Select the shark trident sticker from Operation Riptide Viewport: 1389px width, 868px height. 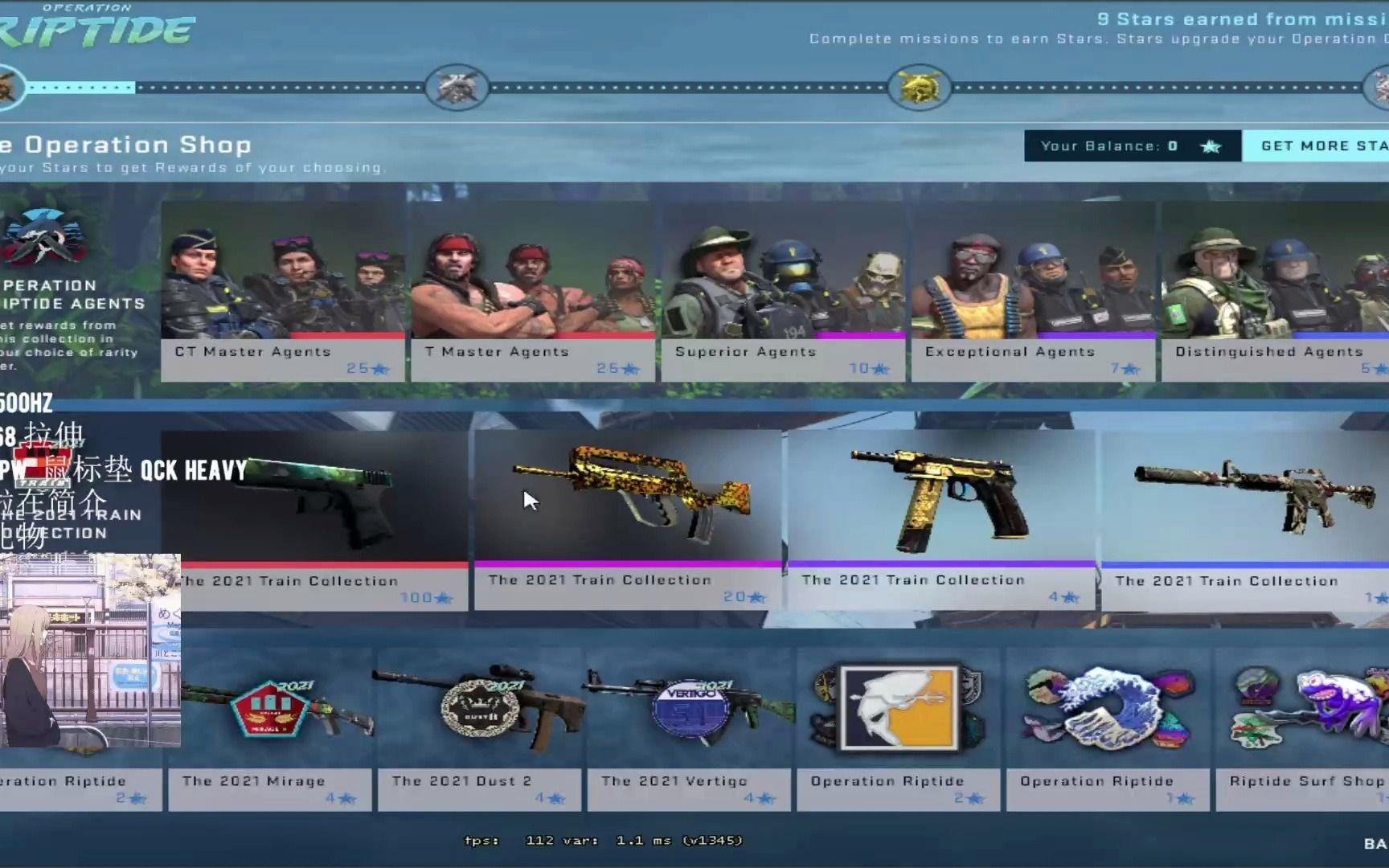tap(899, 707)
